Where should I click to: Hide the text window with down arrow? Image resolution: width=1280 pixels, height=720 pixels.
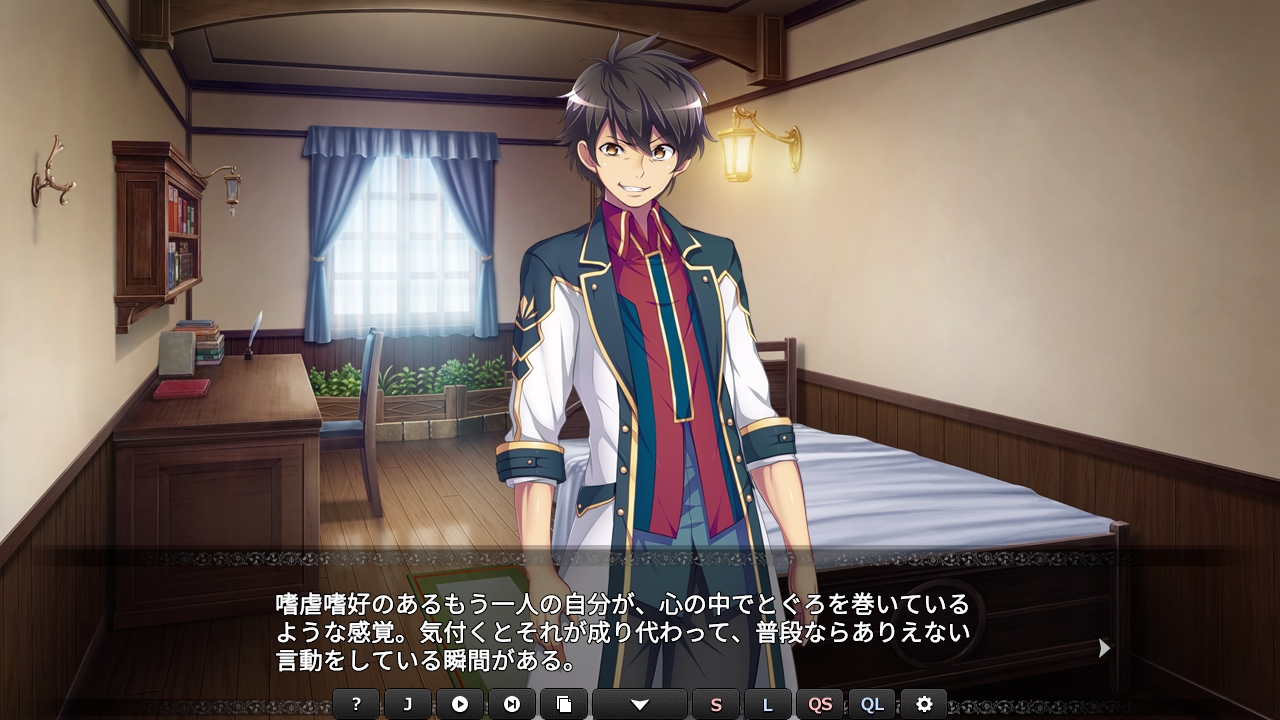point(640,704)
